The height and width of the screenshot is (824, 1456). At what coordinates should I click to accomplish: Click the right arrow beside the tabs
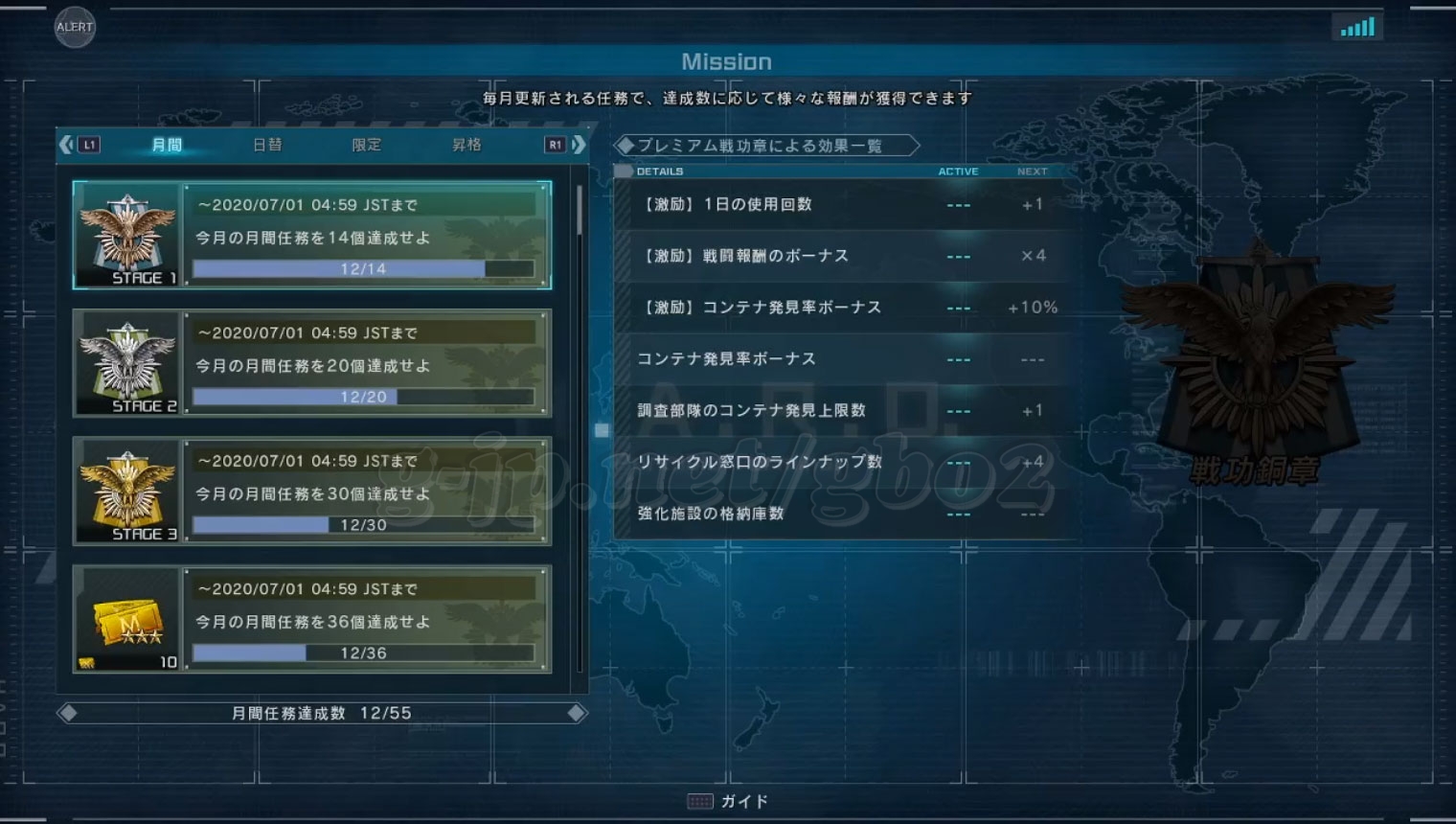(579, 145)
